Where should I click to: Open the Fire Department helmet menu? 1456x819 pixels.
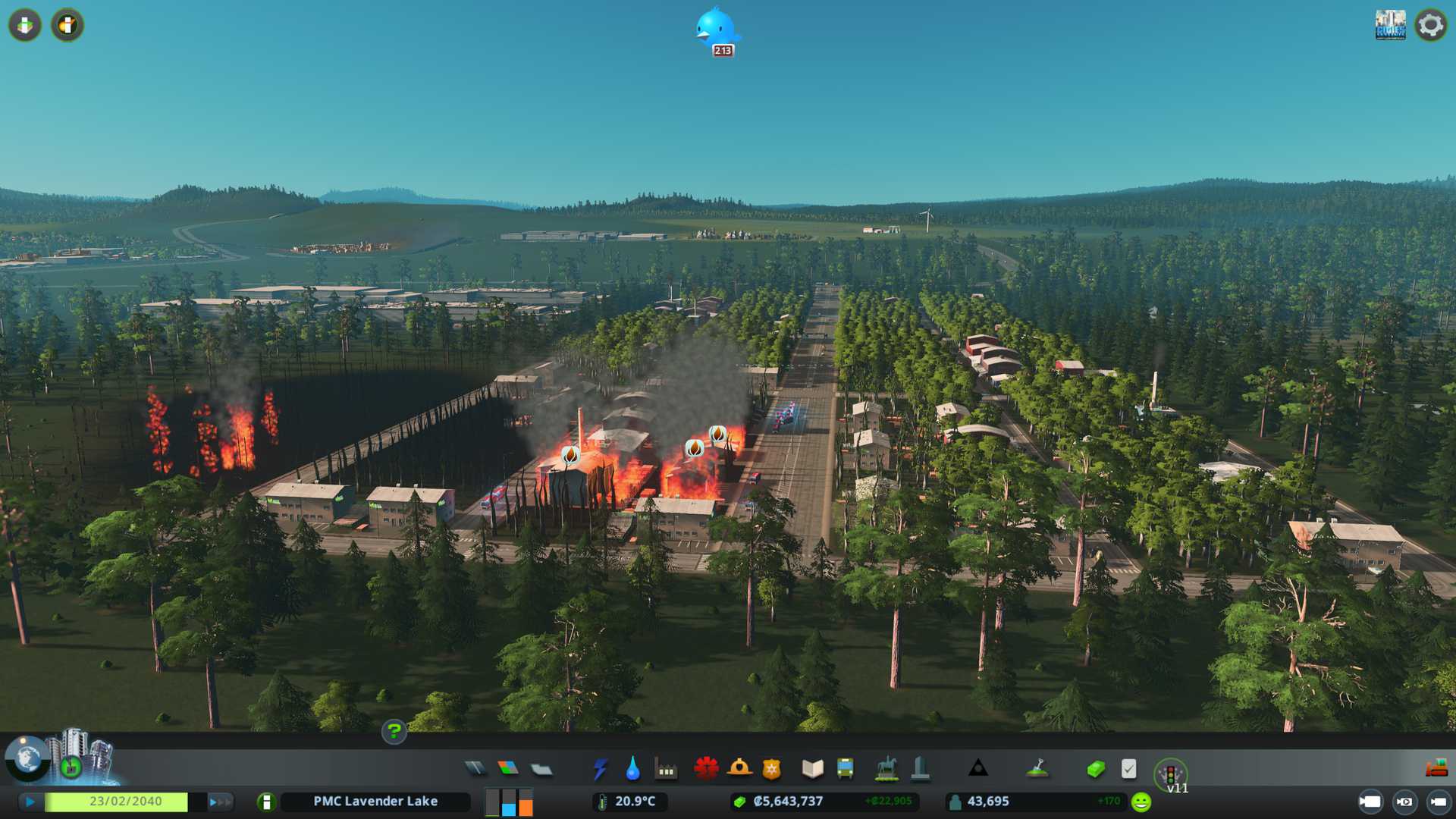pyautogui.click(x=739, y=769)
